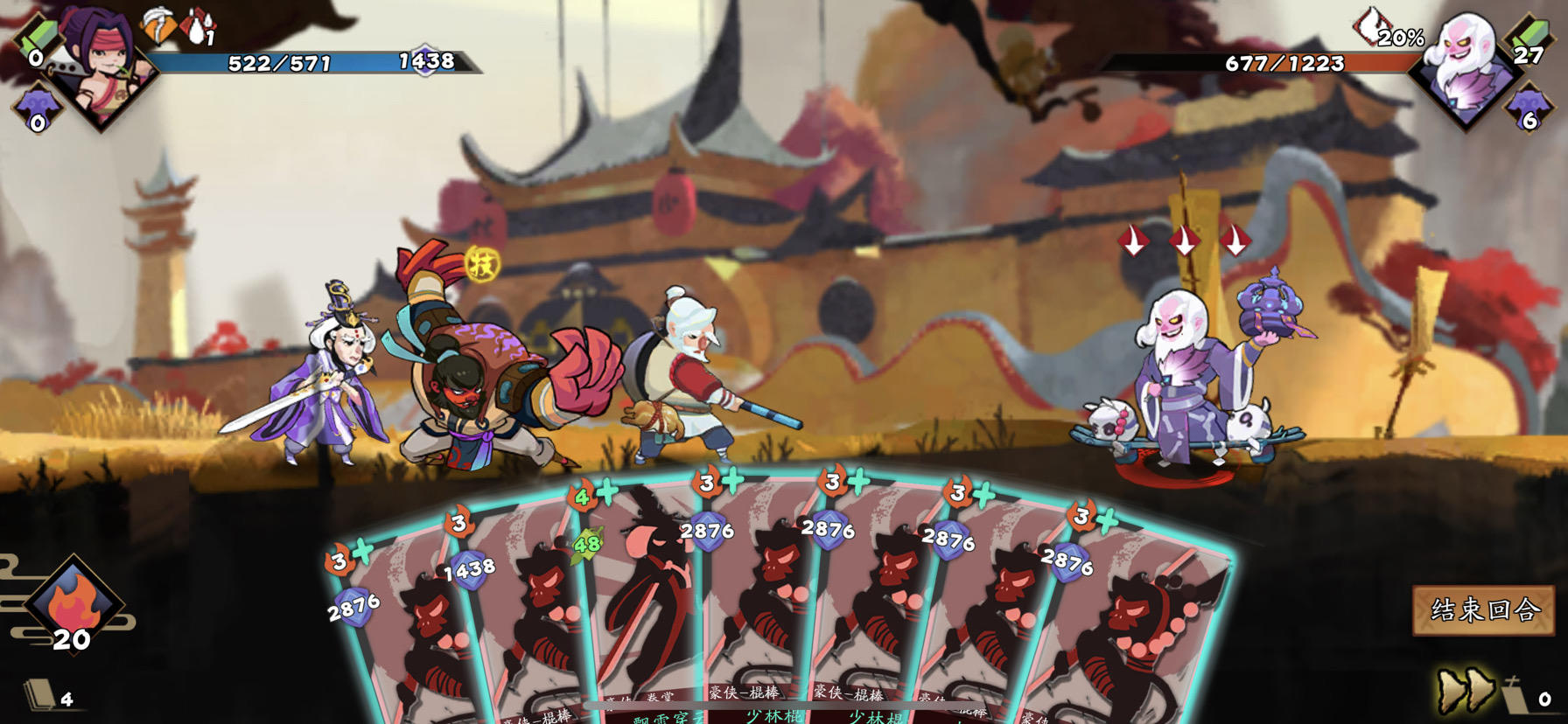View the enemy's 20% status effect icon
1568x724 pixels.
[1370, 26]
